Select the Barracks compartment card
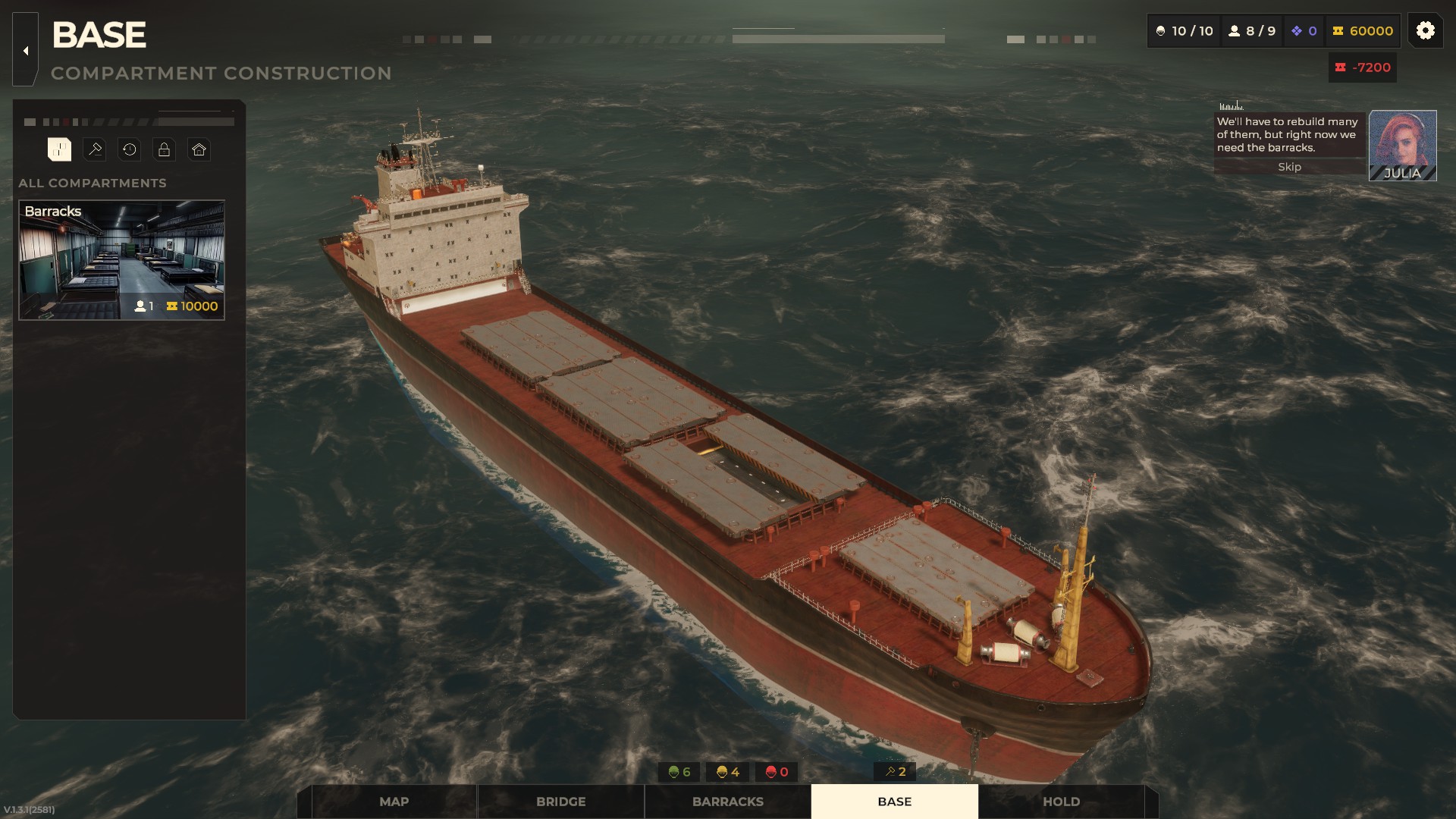This screenshot has width=1456, height=819. pos(121,259)
